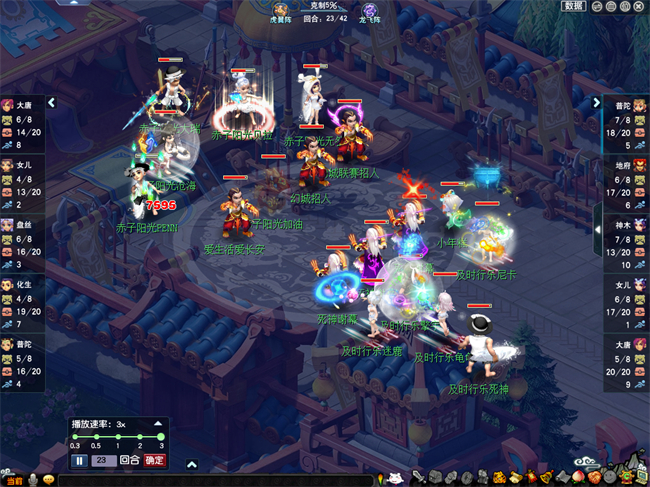Switch the chat channel via 当前 button
650x487 pixels.
(x=13, y=479)
